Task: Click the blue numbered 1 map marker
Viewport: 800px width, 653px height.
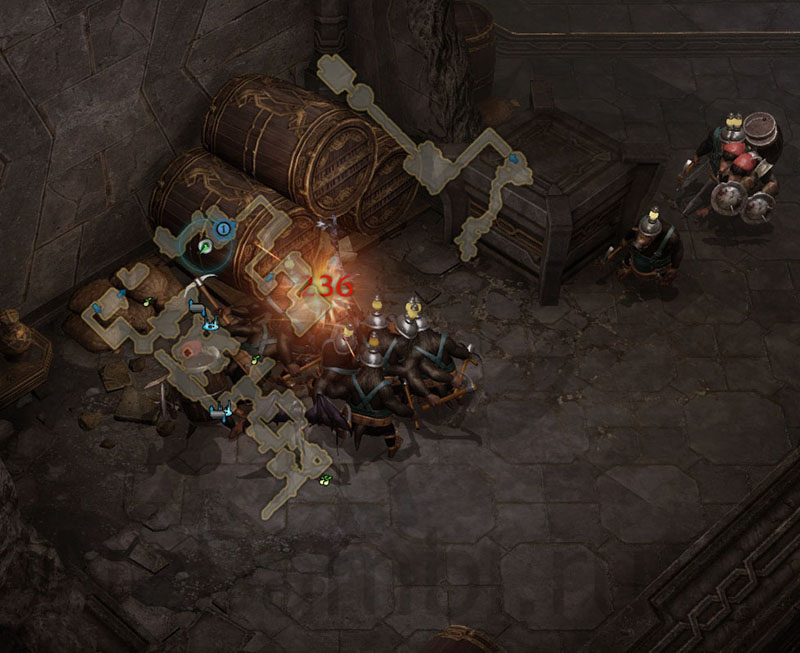Action: (224, 229)
